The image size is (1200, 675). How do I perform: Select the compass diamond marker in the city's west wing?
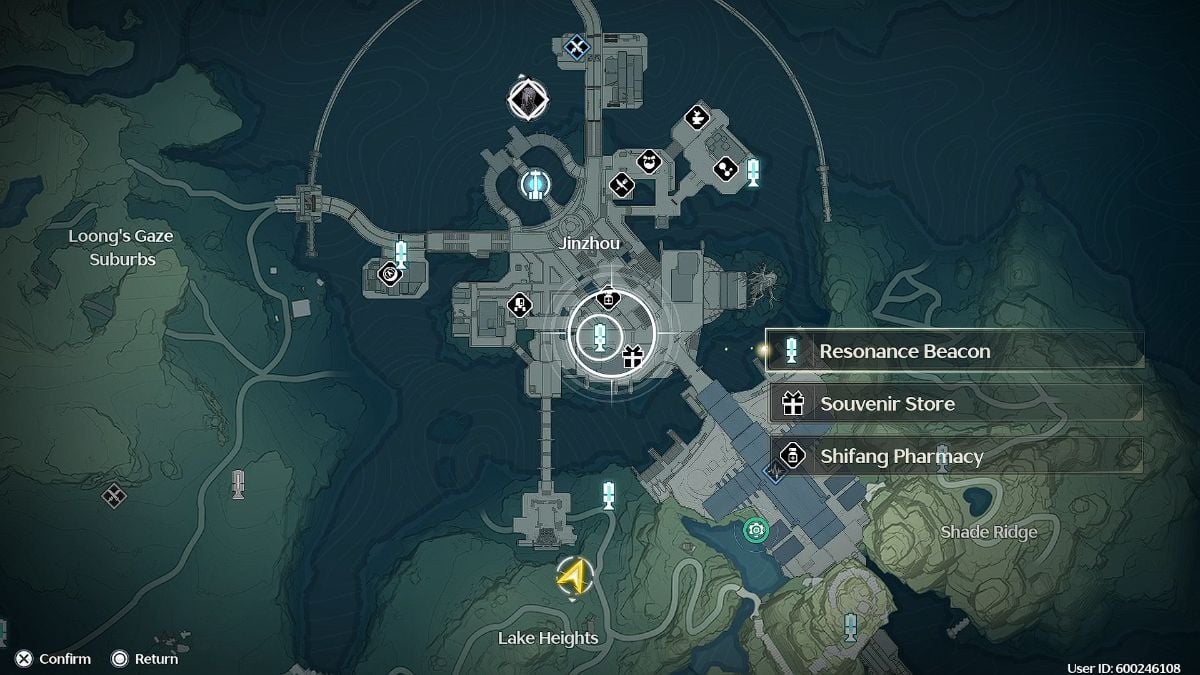[x=389, y=273]
